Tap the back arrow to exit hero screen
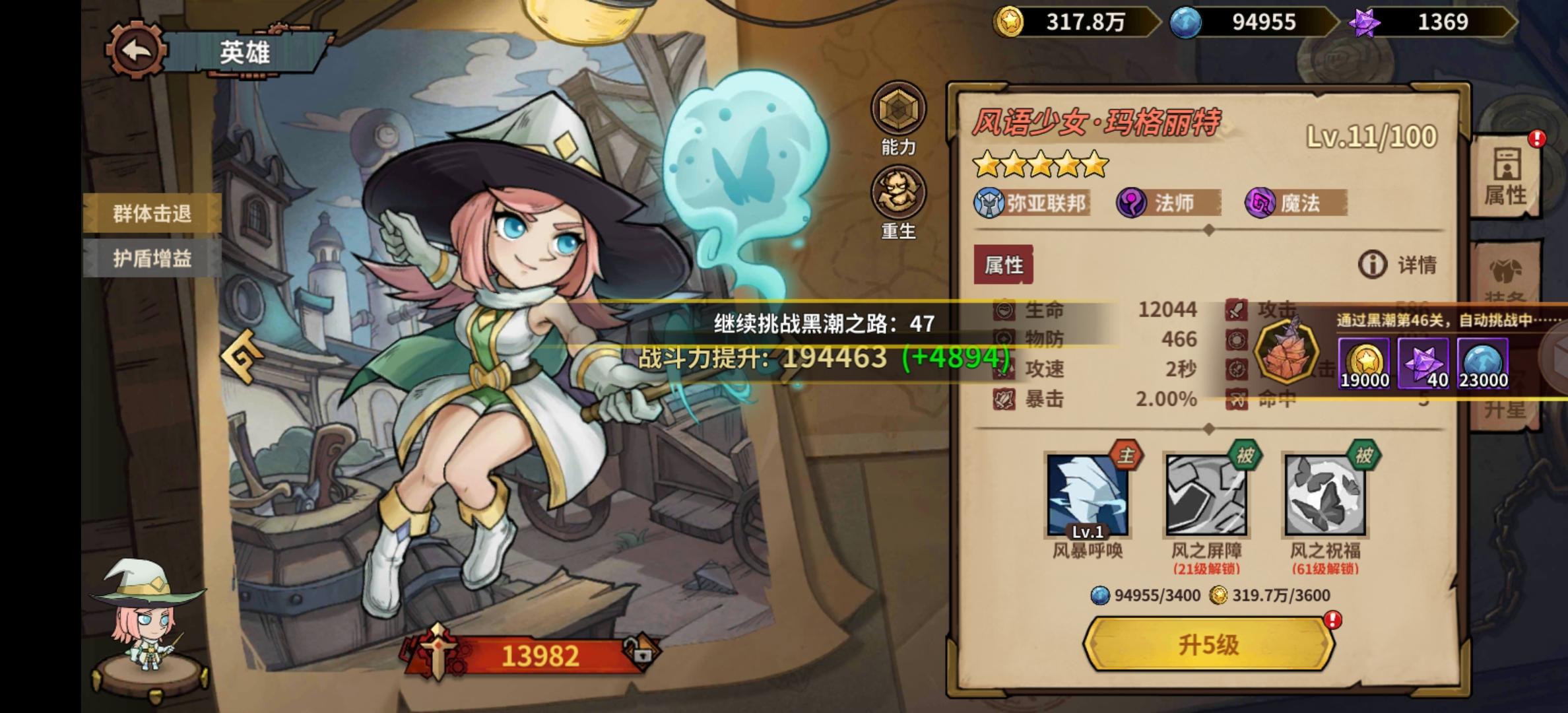This screenshot has width=1568, height=713. click(x=135, y=50)
